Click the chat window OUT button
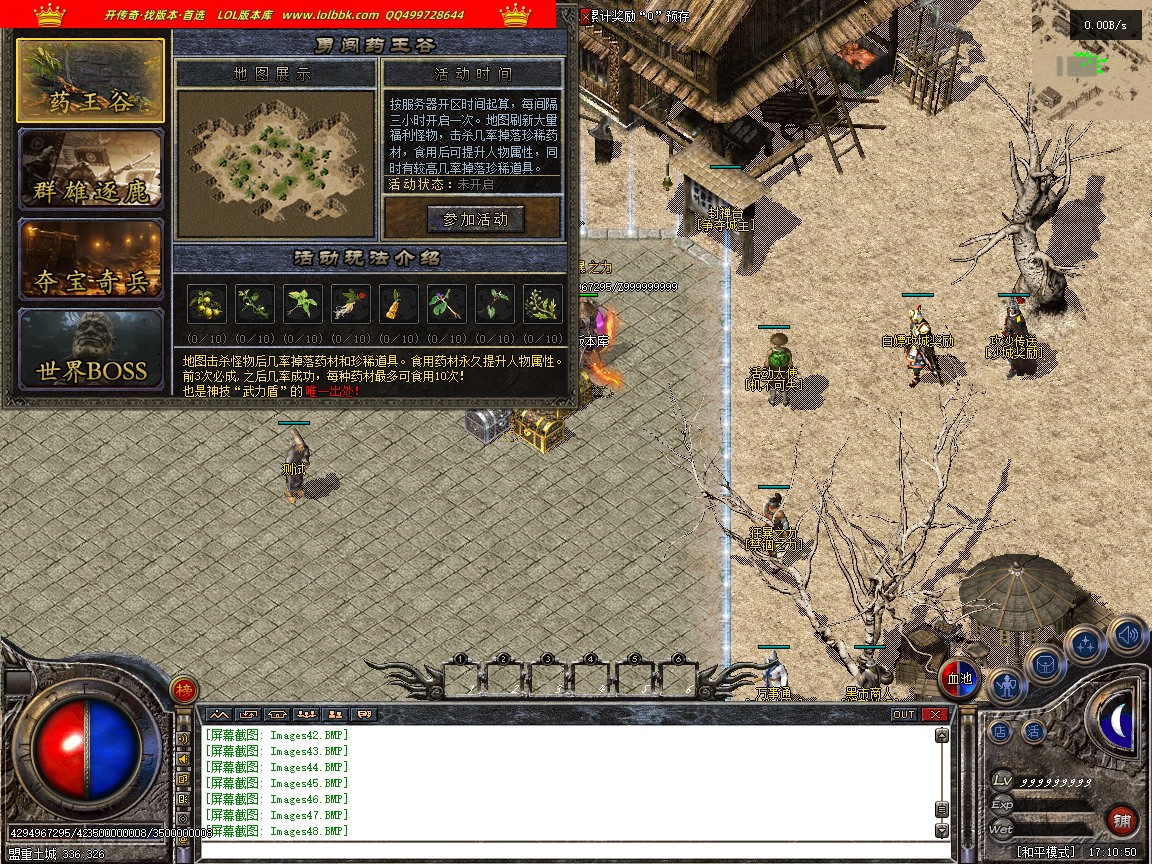The width and height of the screenshot is (1152, 864). (x=904, y=714)
